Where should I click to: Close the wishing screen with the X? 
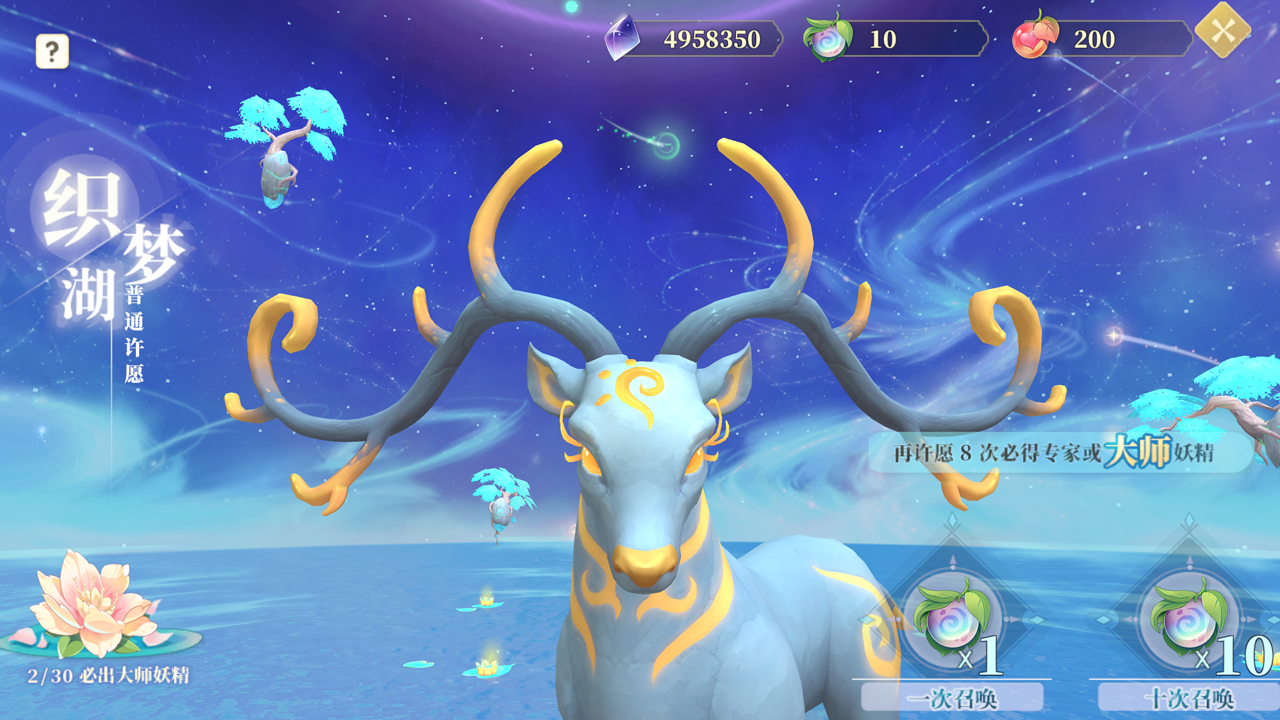coord(1222,31)
